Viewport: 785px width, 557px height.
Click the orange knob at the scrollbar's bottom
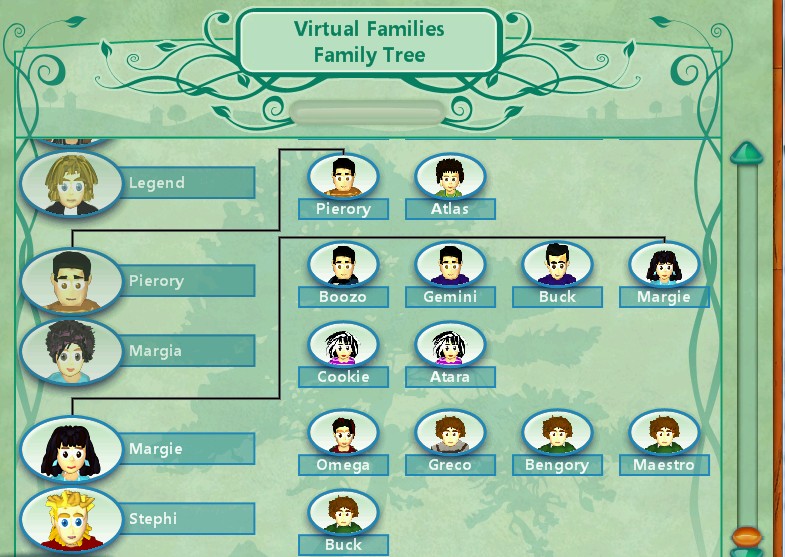[x=746, y=537]
